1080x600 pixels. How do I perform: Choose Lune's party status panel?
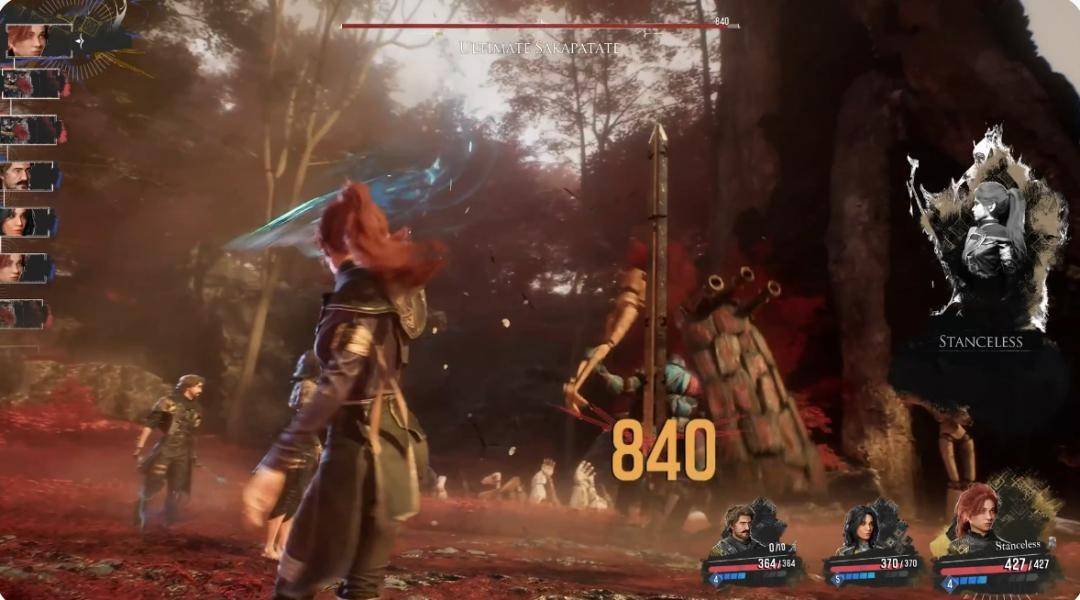click(872, 547)
